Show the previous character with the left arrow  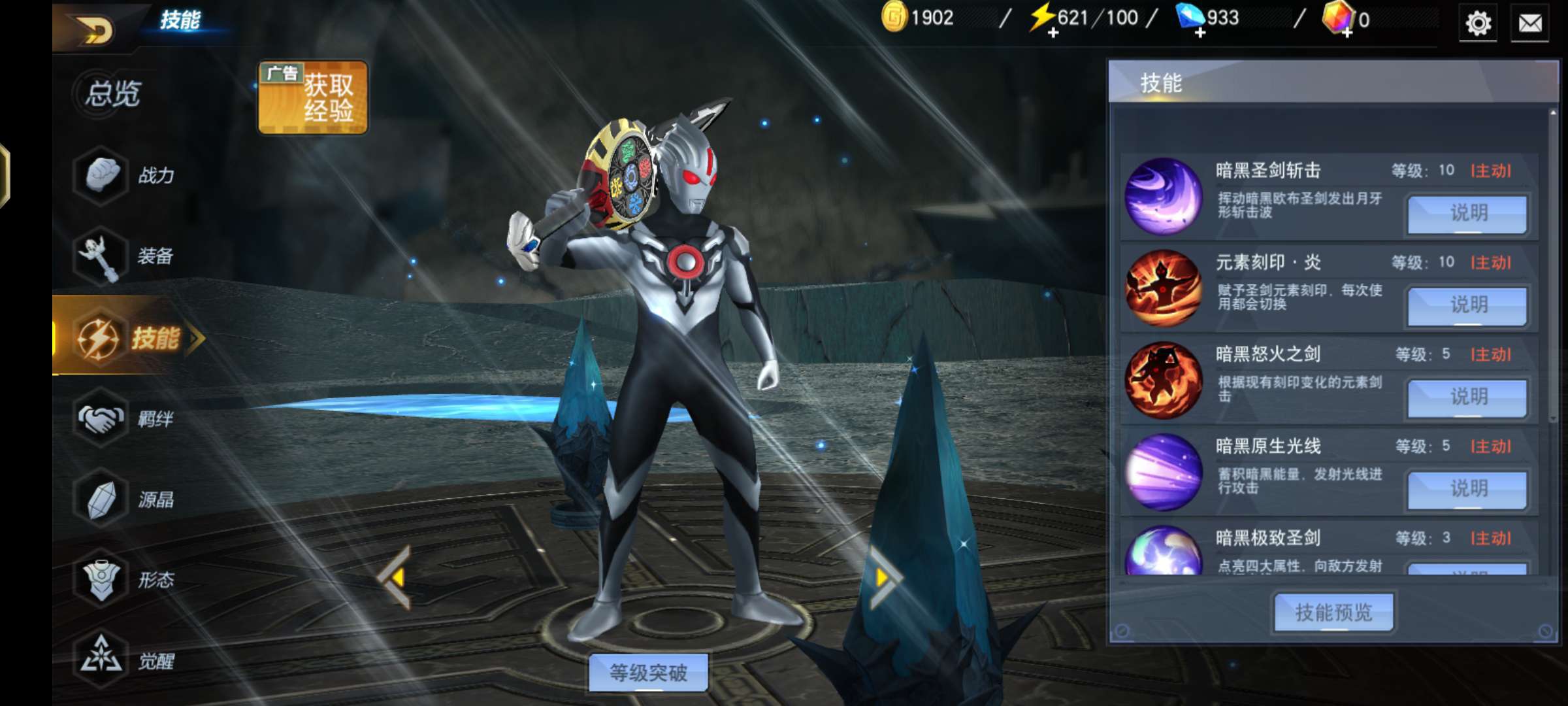395,577
